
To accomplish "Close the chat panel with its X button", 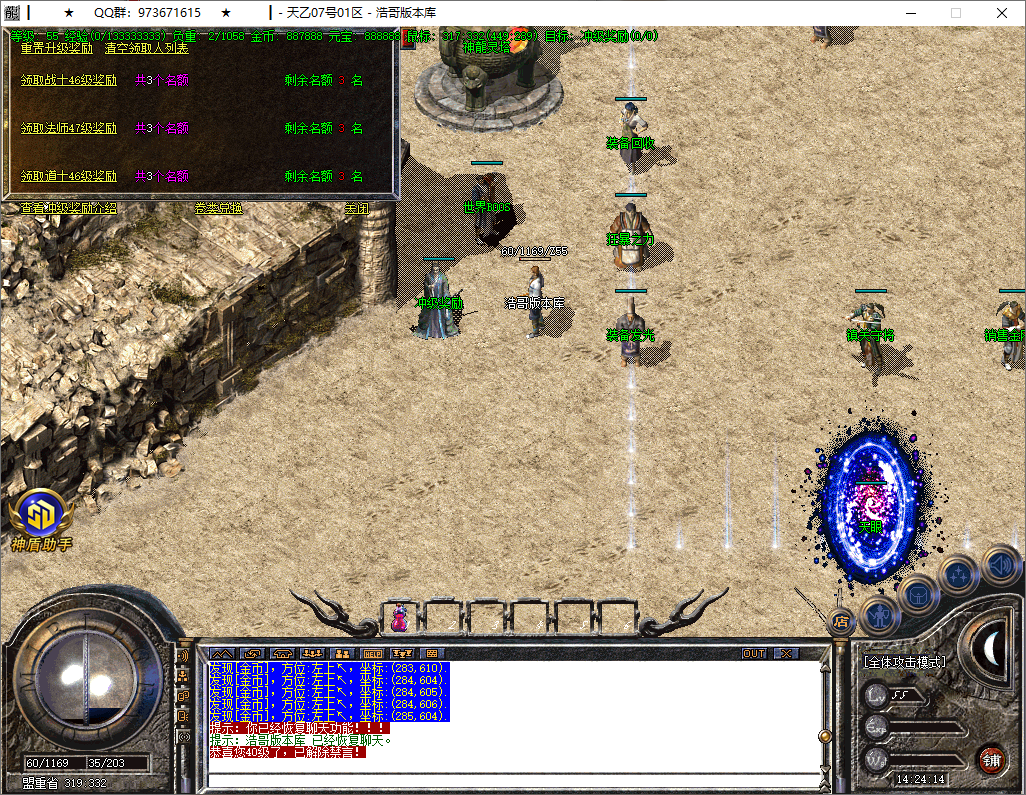I will (787, 653).
